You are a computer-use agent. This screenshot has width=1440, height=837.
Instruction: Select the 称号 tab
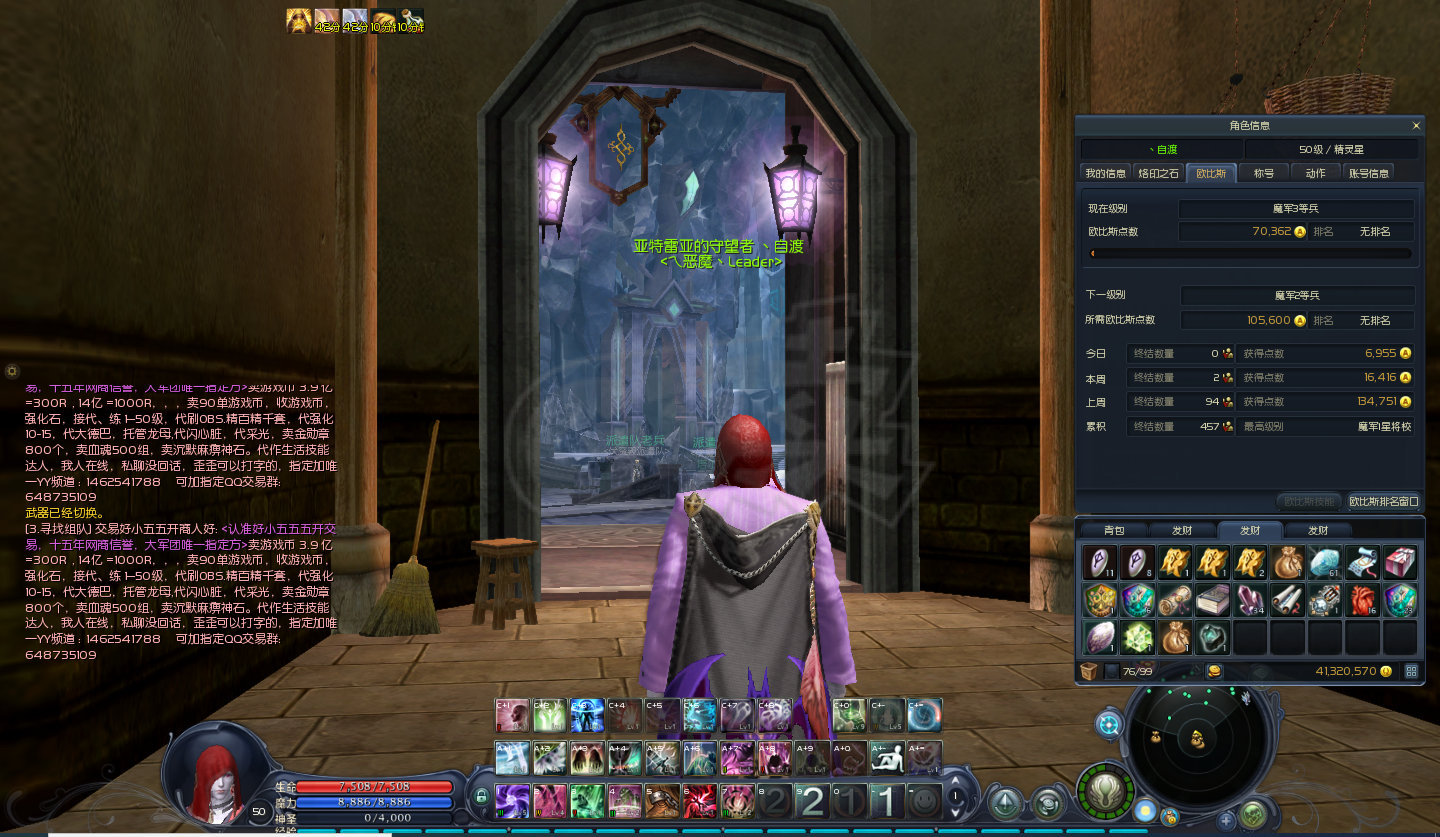1264,173
